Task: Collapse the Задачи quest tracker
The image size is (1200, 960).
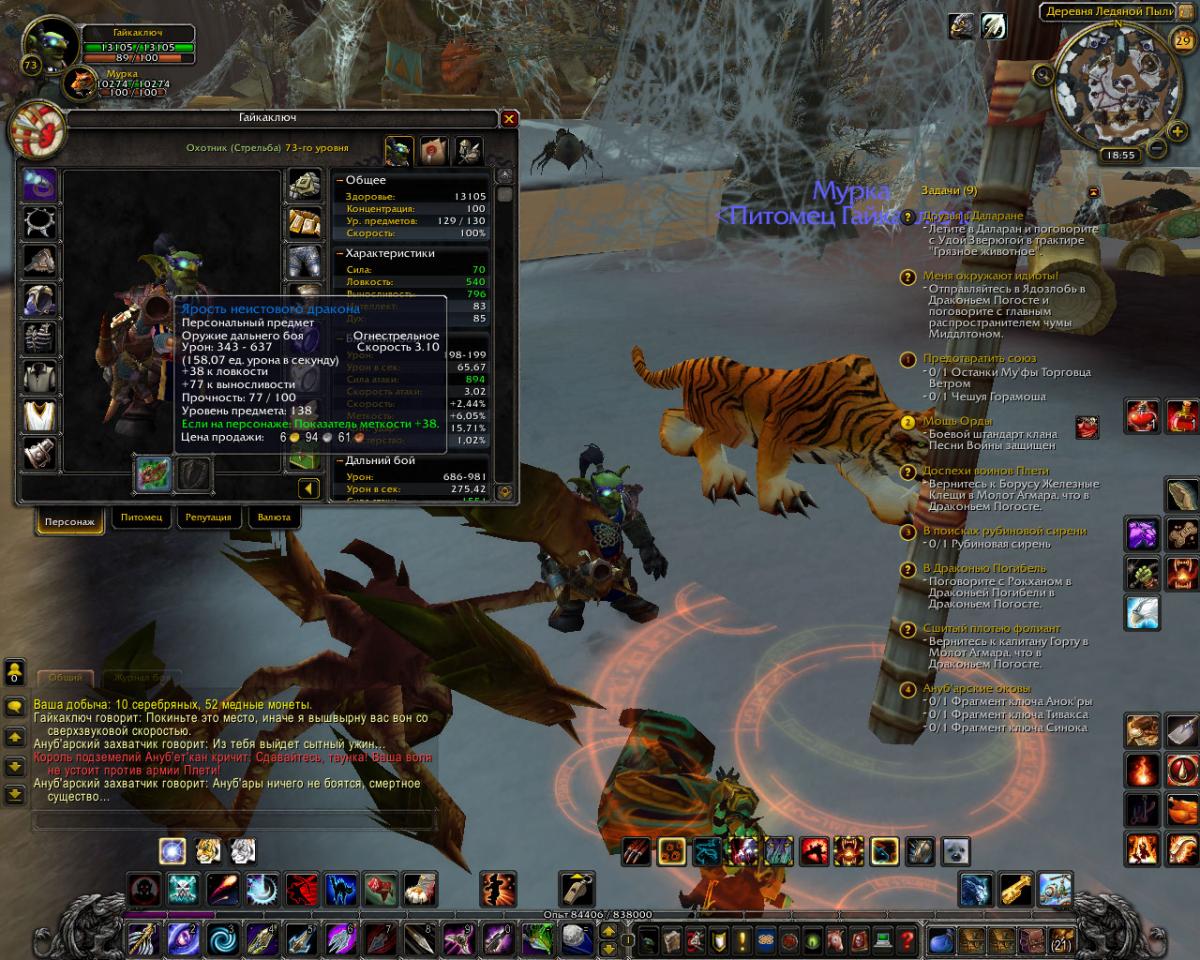Action: (1094, 191)
